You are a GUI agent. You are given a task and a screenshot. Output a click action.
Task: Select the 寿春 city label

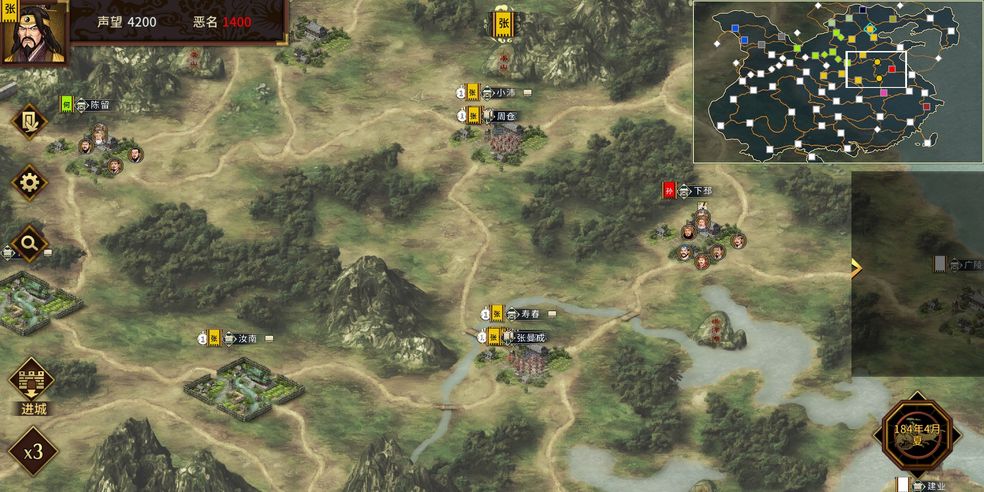point(529,314)
